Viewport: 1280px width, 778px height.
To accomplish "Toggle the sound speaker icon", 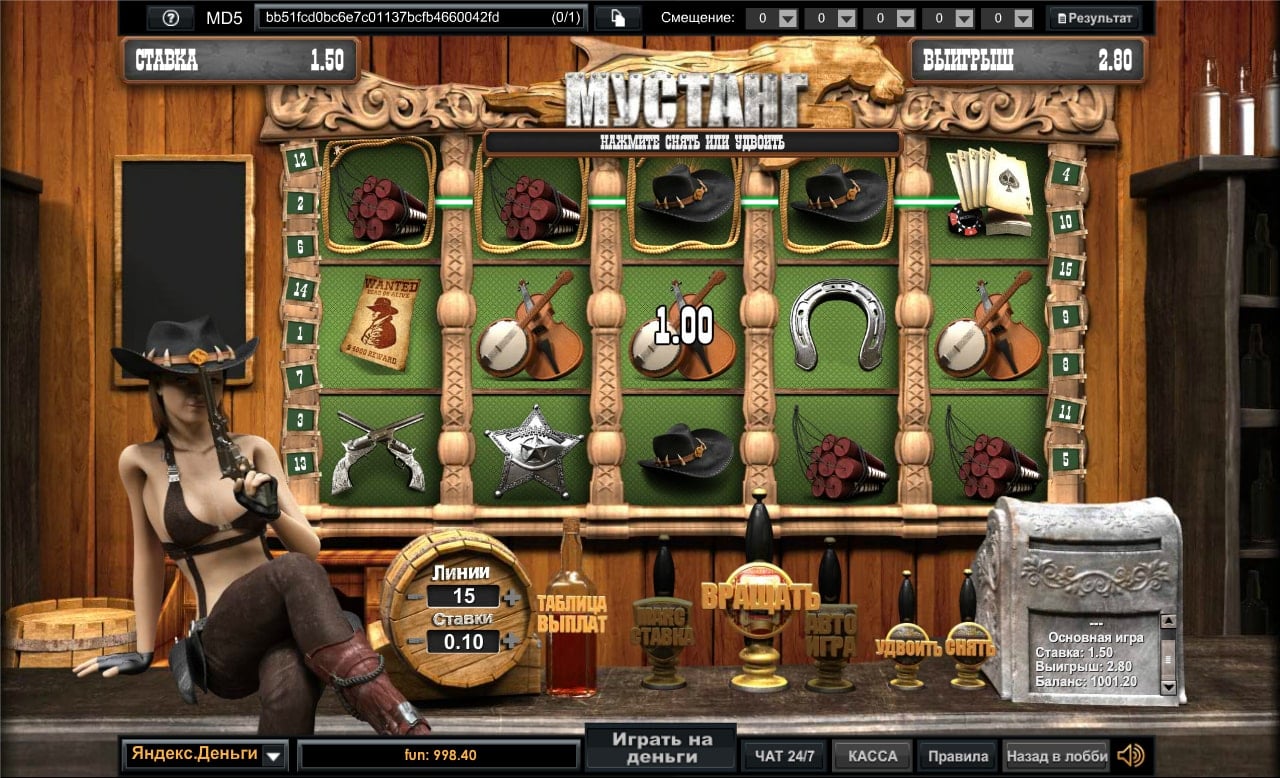I will point(1130,755).
